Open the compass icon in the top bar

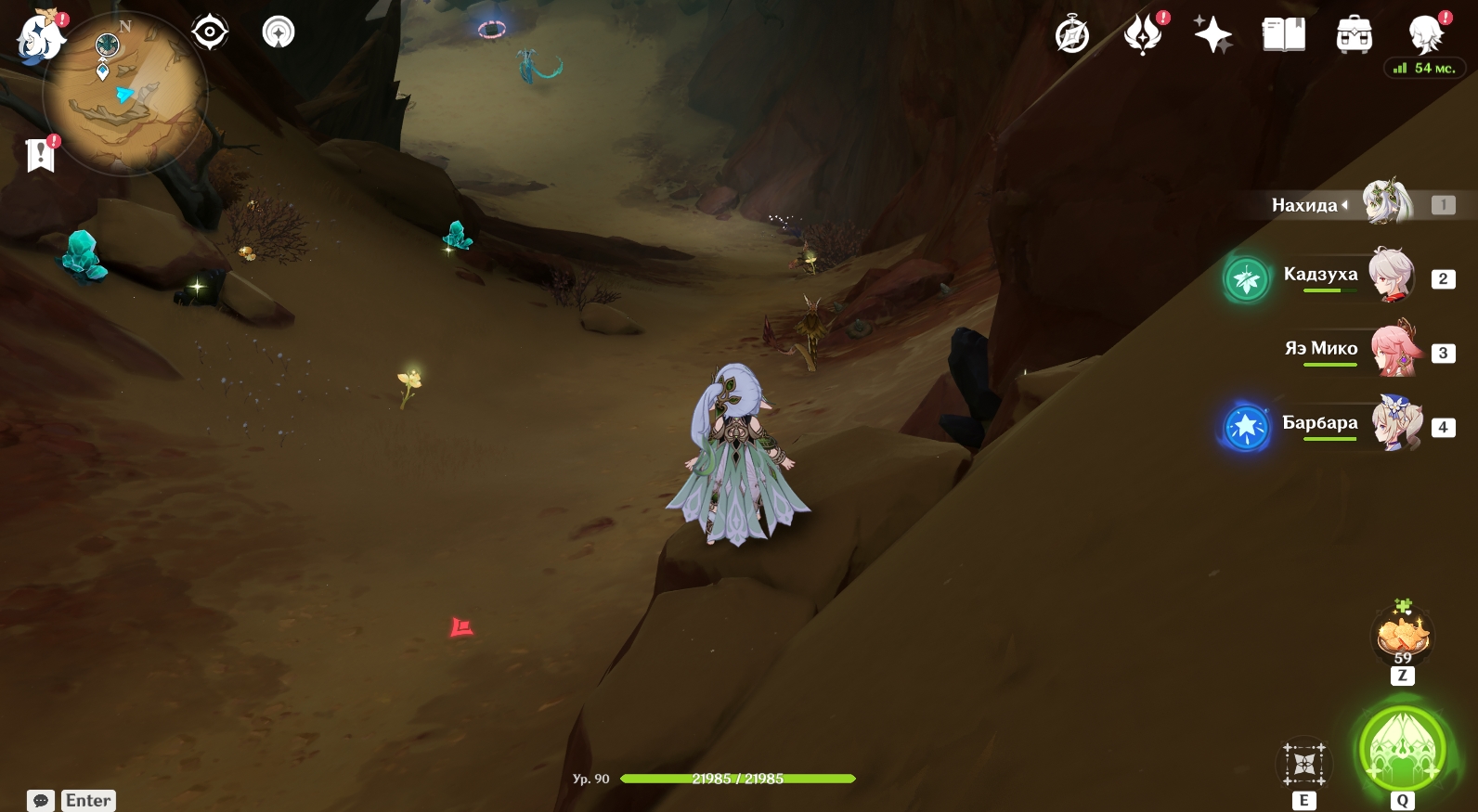click(x=1072, y=36)
